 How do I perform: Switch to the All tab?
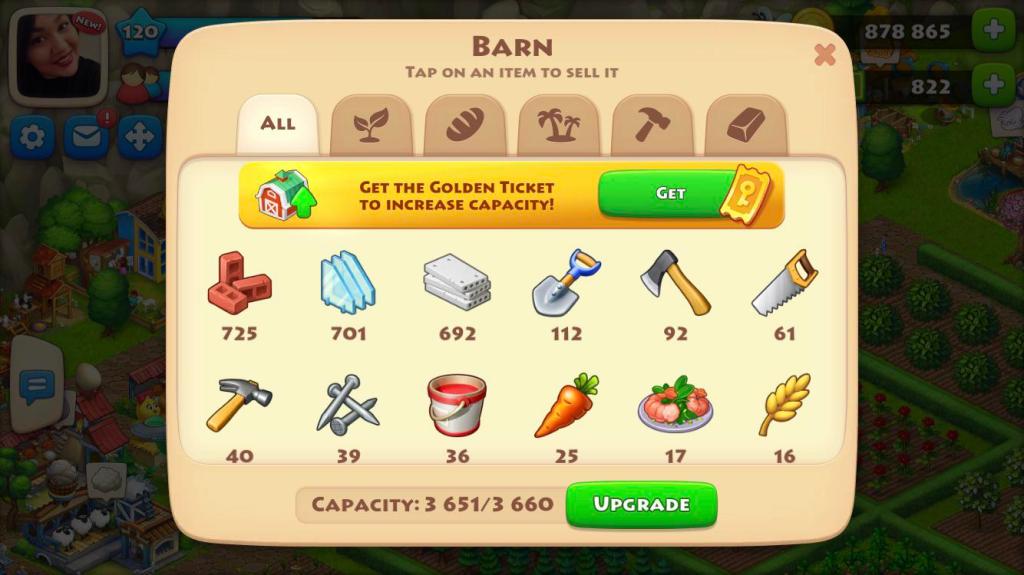click(x=277, y=124)
